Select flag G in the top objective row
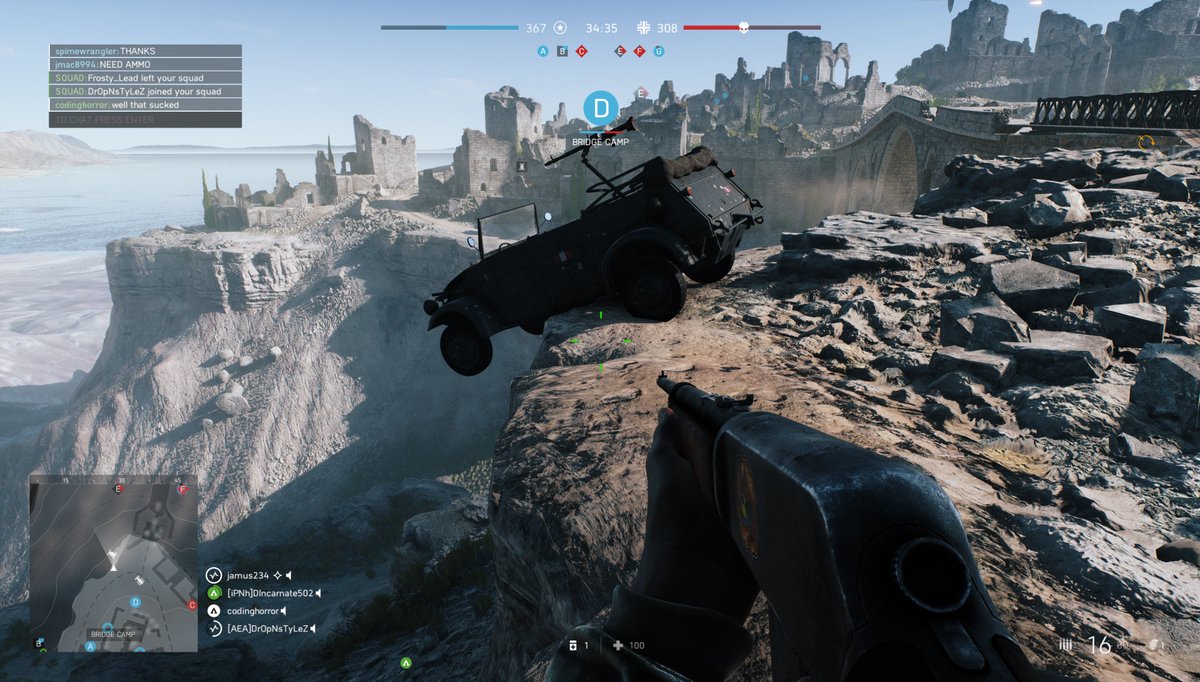 (658, 51)
